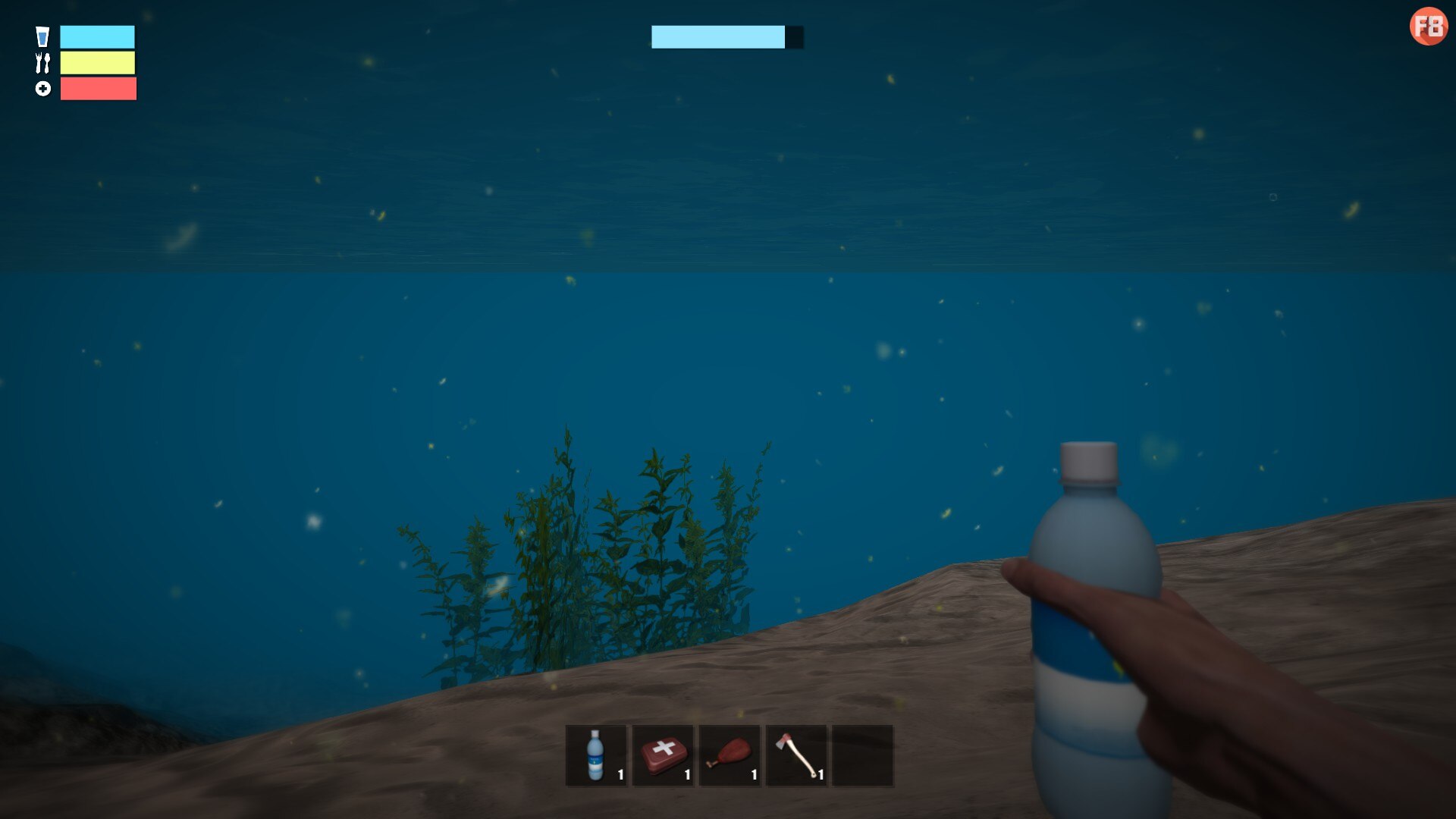Equip the axe from the hotbar
Screen dimensions: 1456x819
796,755
